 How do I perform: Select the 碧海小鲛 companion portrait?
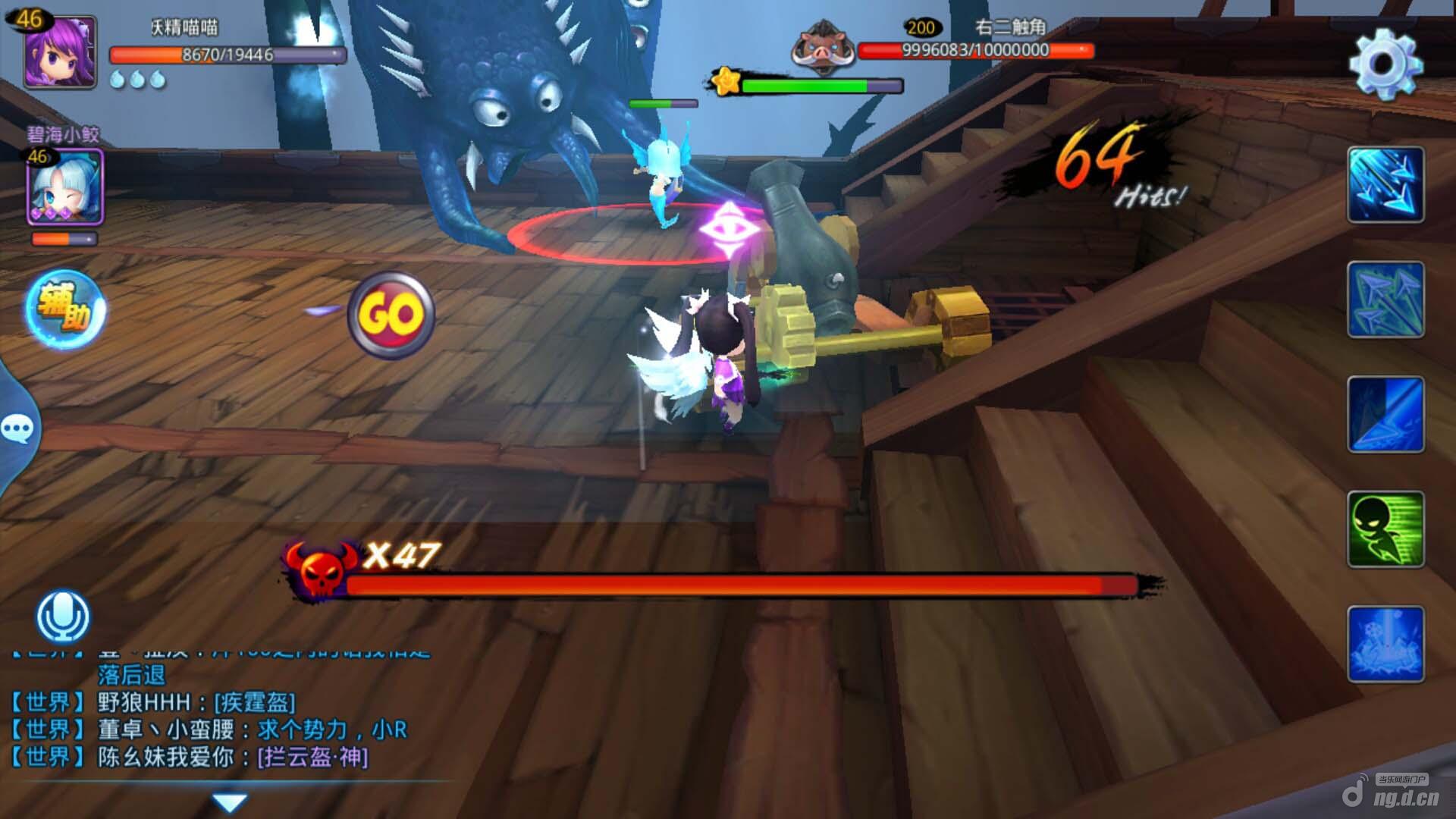65,187
